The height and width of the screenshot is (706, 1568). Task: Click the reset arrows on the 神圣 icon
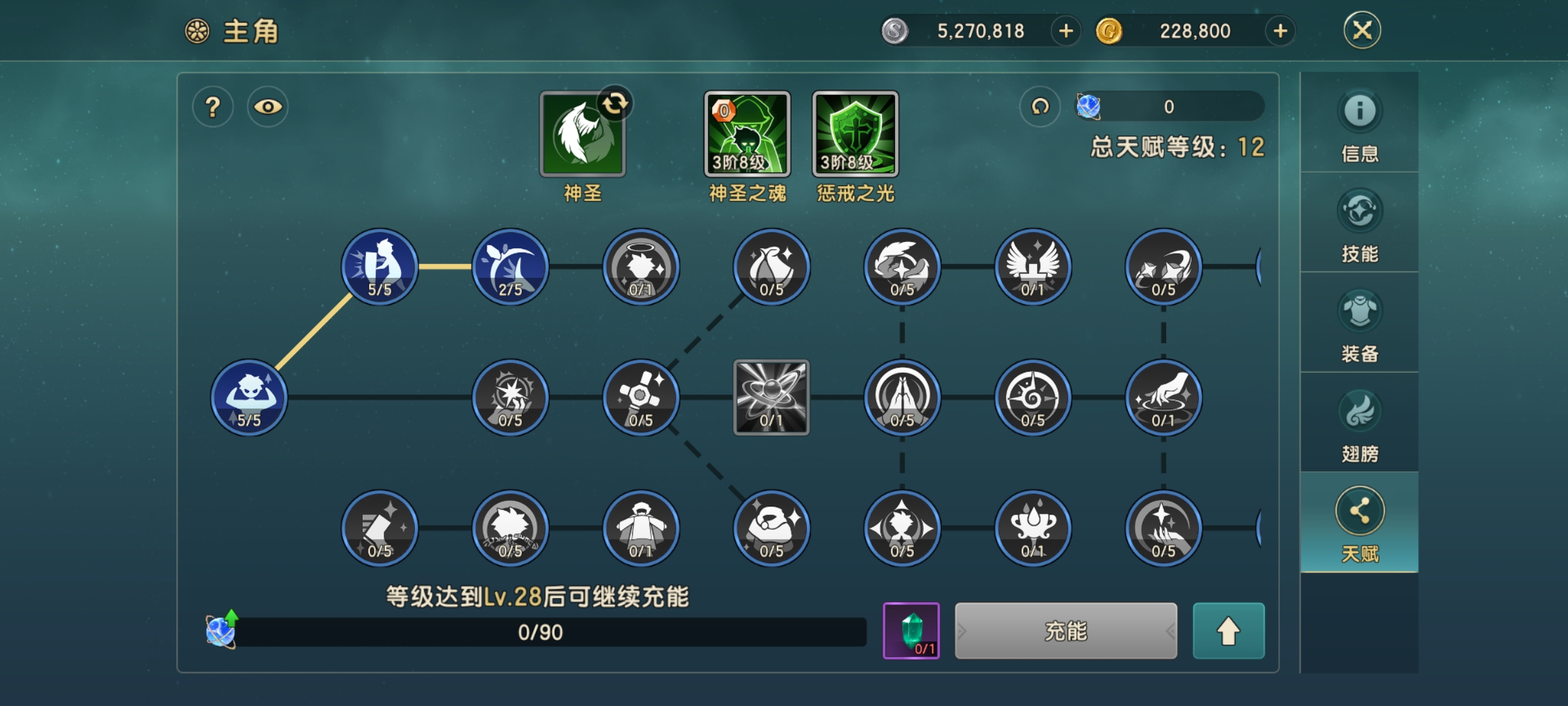[617, 103]
